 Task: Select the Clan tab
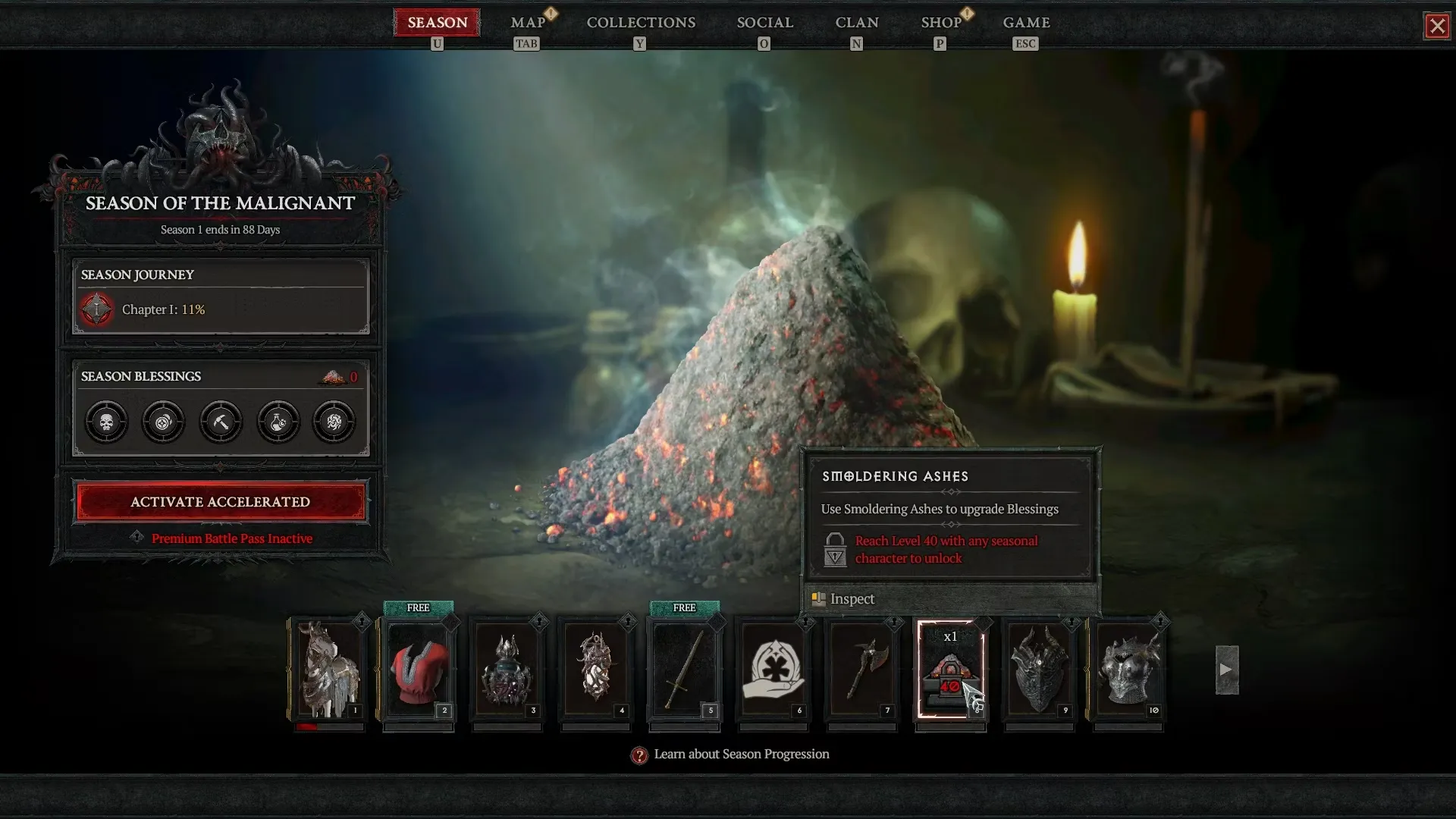[x=857, y=23]
